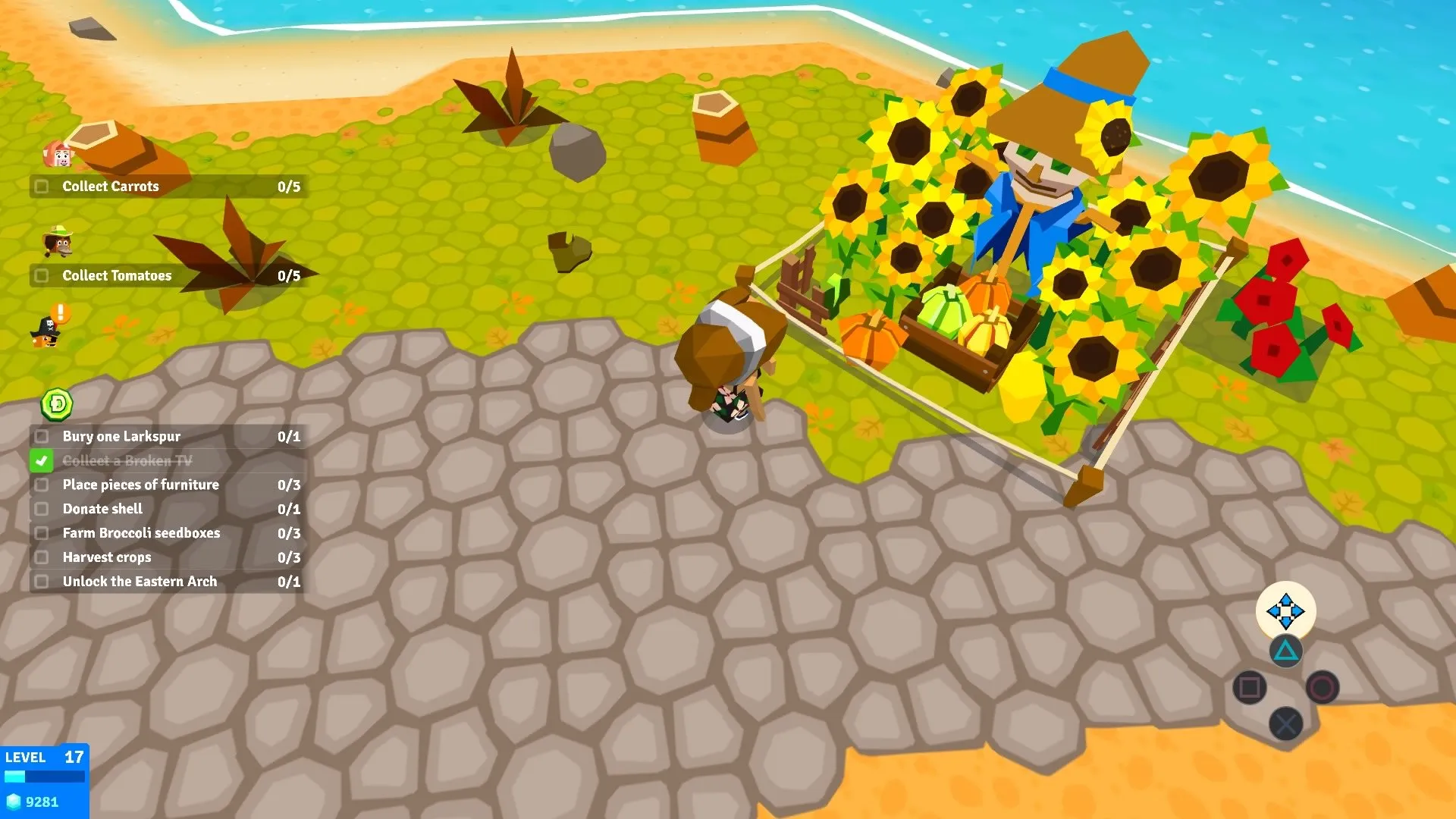Tick the Bury one Larkspur checkbox
Screen dimensions: 1456x819
42,436
